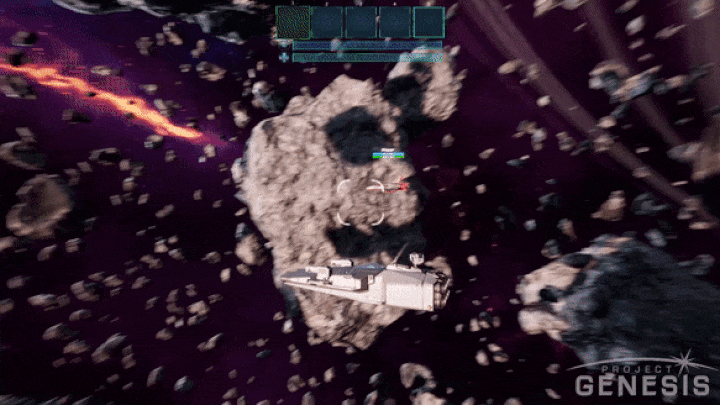720x405 pixels.
Task: Select the highlighted olive-colored ability slot
Action: pyautogui.click(x=293, y=22)
